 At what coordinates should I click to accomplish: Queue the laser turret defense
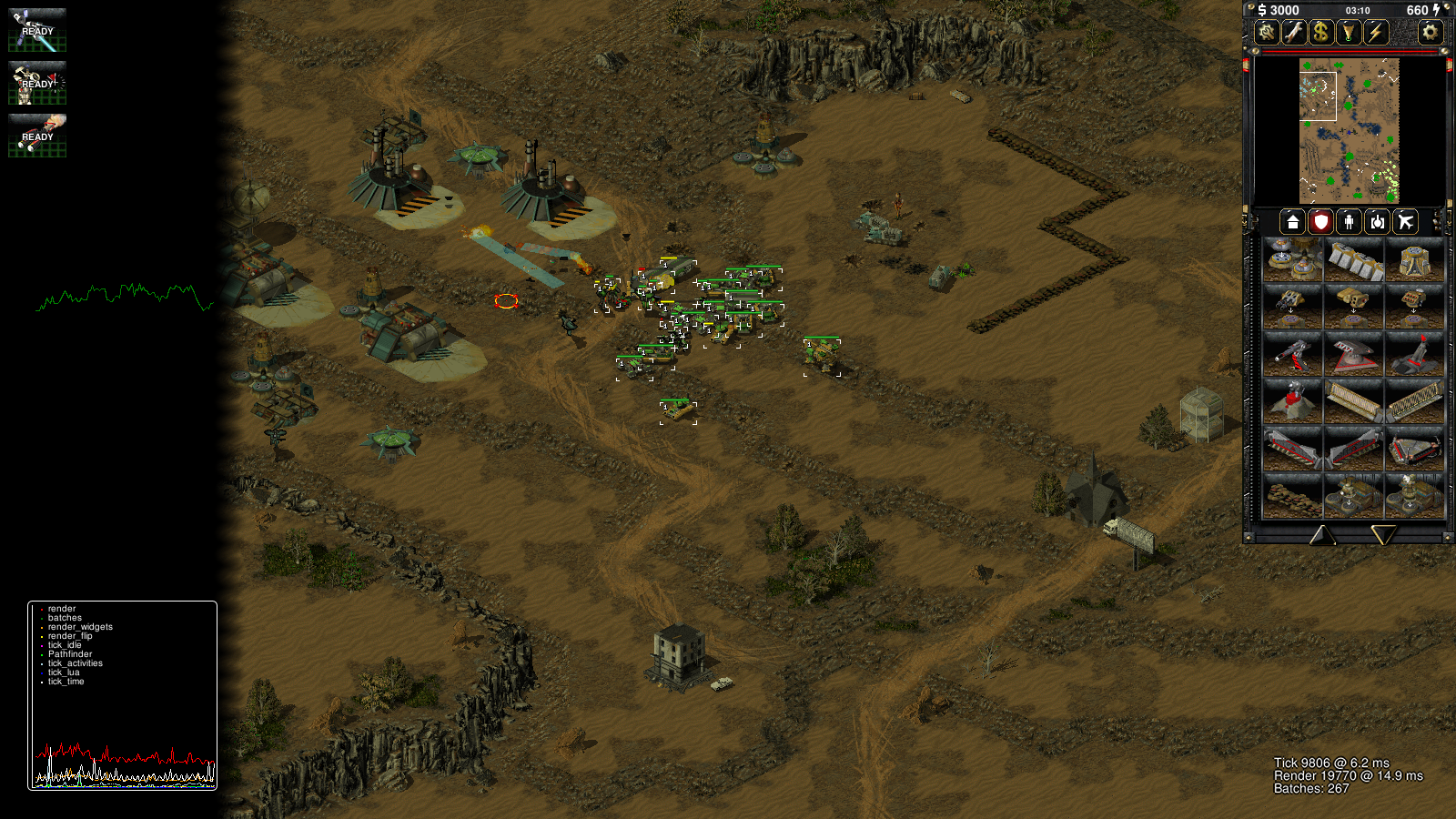coord(1292,354)
